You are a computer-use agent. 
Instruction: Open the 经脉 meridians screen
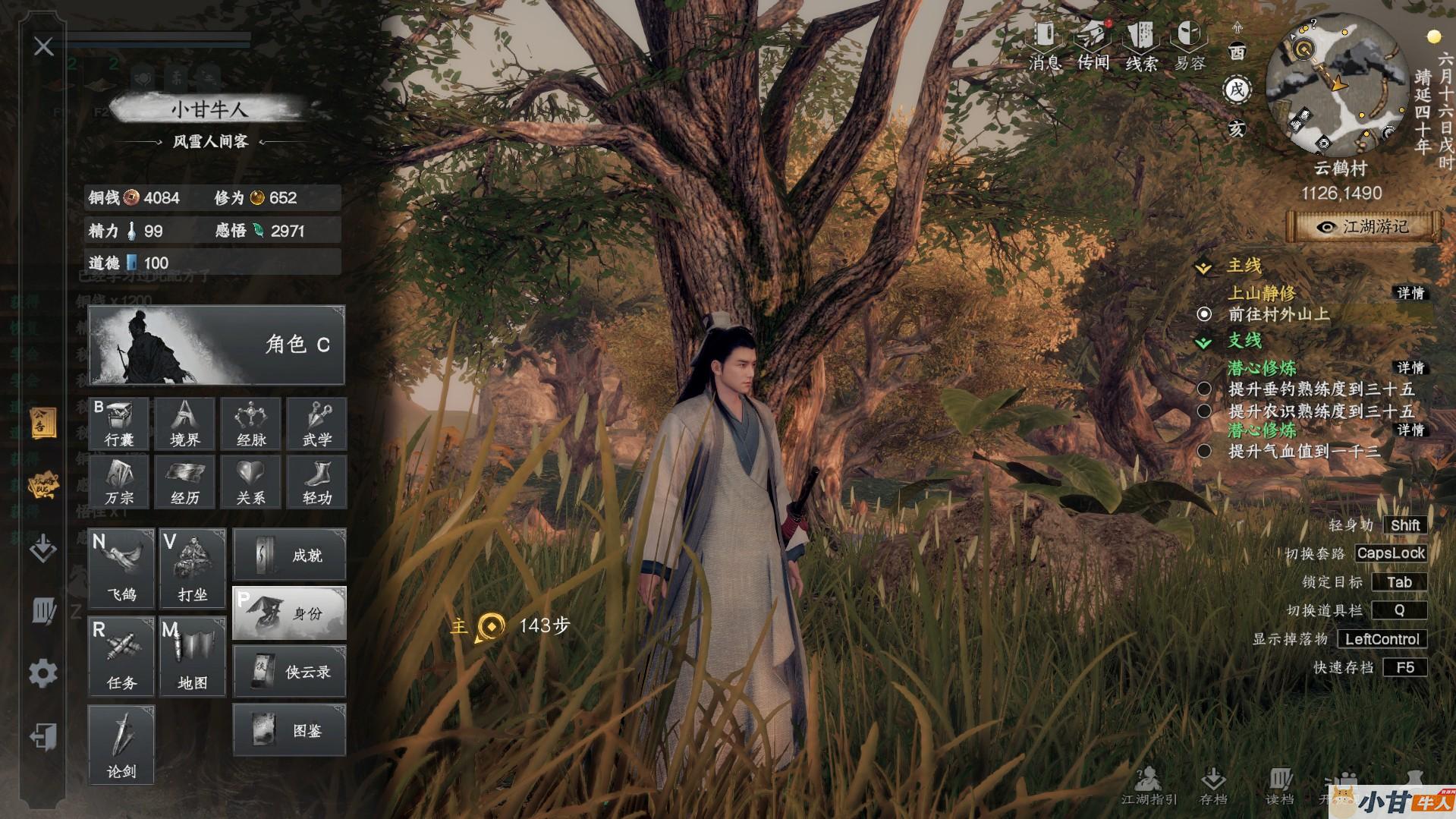pos(251,423)
